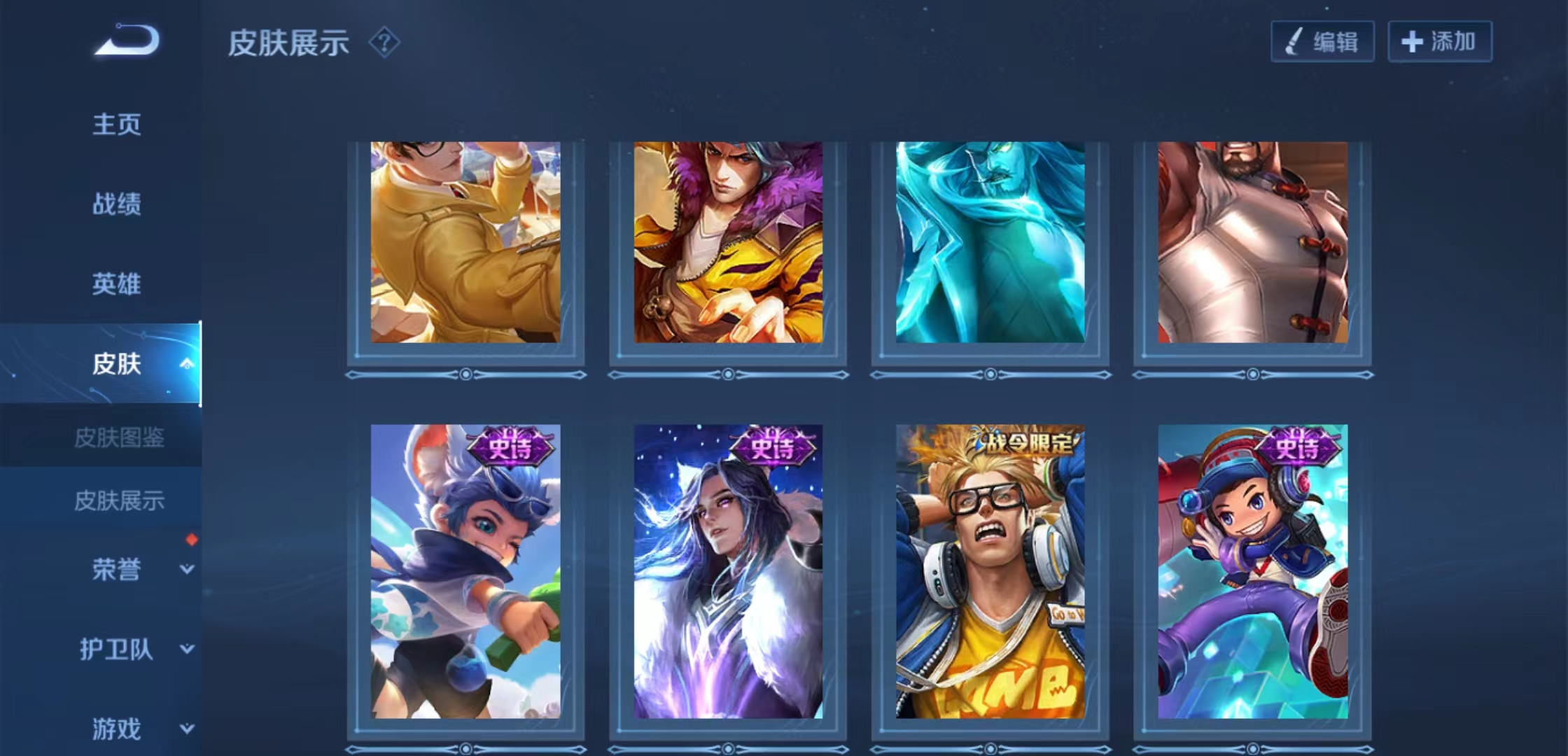Collapse the 皮肤 sidebar section
The width and height of the screenshot is (1568, 756).
[186, 363]
